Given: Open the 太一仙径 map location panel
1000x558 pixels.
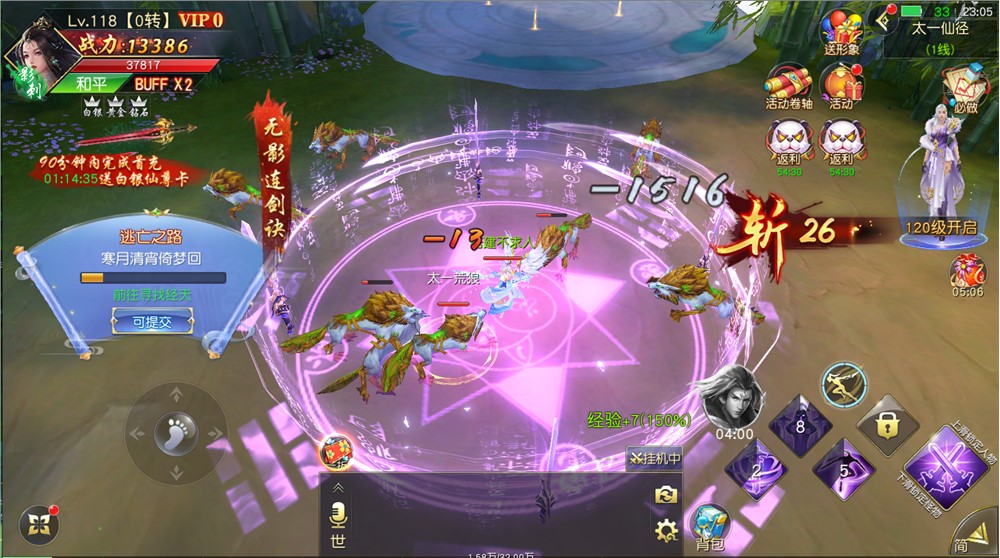Looking at the screenshot, I should pyautogui.click(x=939, y=38).
